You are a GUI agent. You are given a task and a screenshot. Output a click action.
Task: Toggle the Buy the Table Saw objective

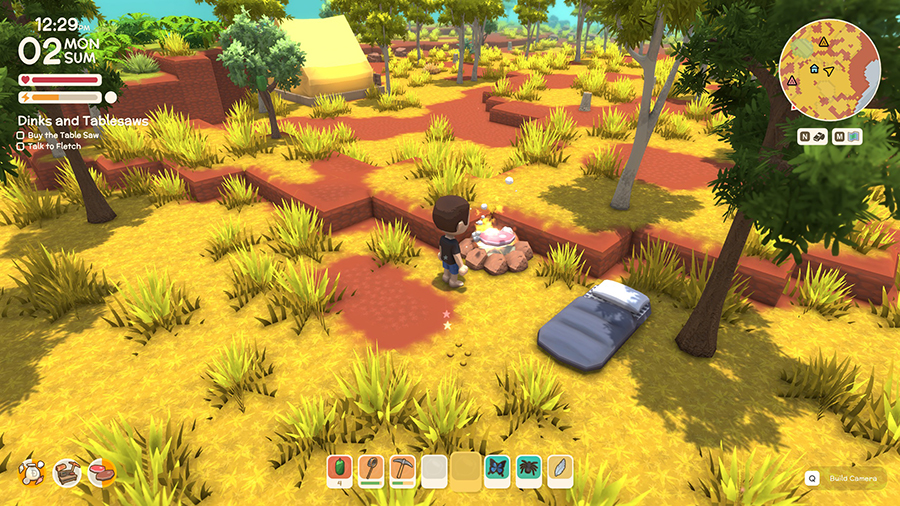click(21, 134)
